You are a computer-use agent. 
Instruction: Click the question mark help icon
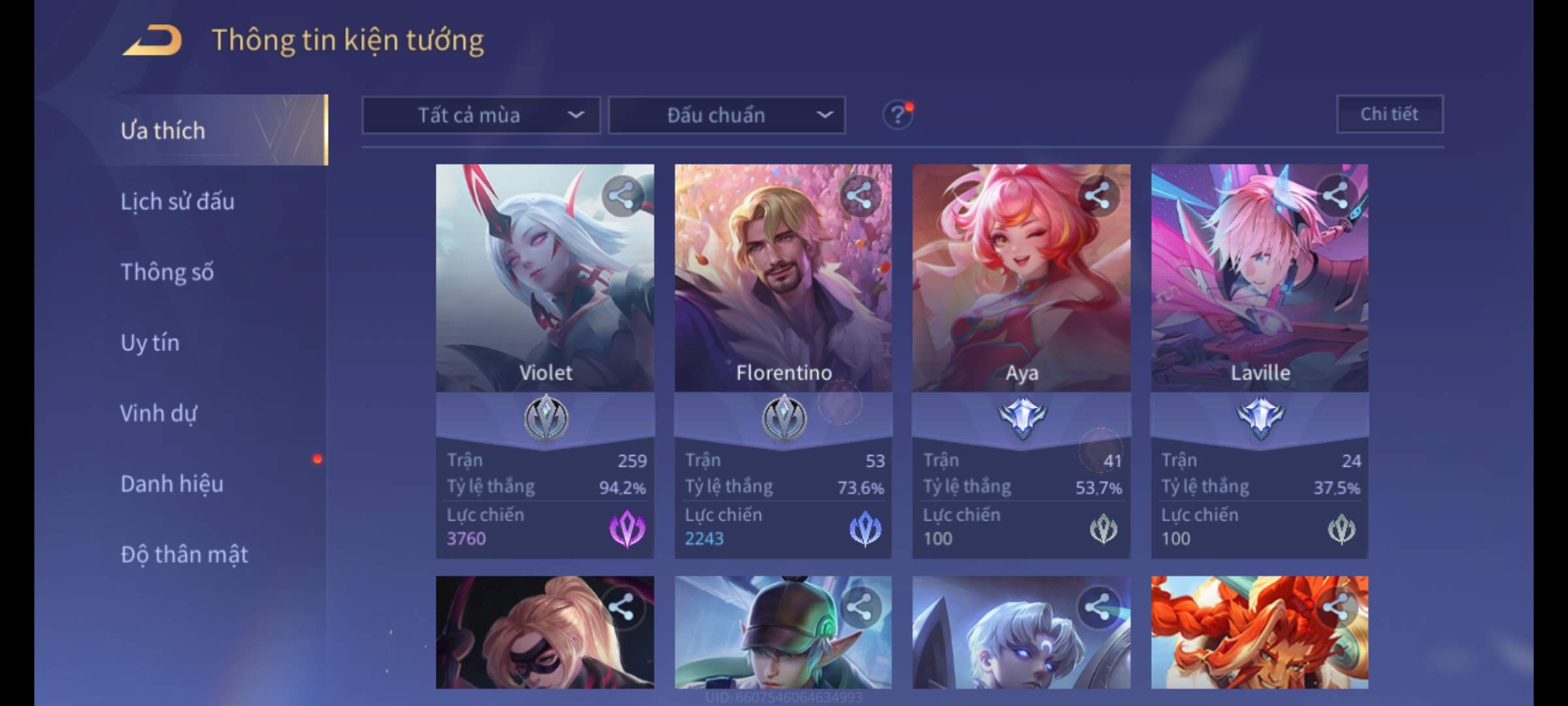tap(898, 116)
